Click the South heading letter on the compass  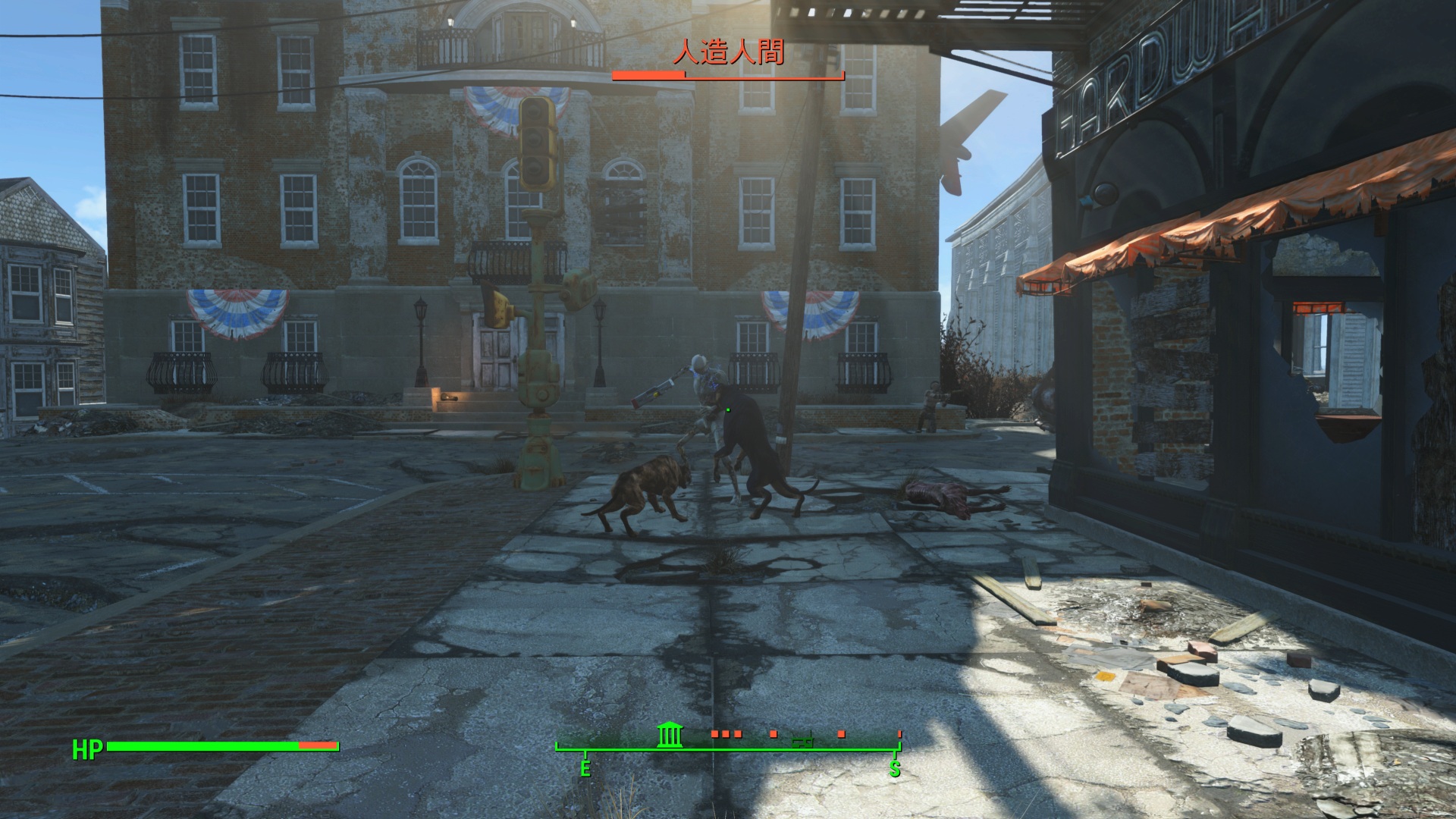pyautogui.click(x=895, y=770)
